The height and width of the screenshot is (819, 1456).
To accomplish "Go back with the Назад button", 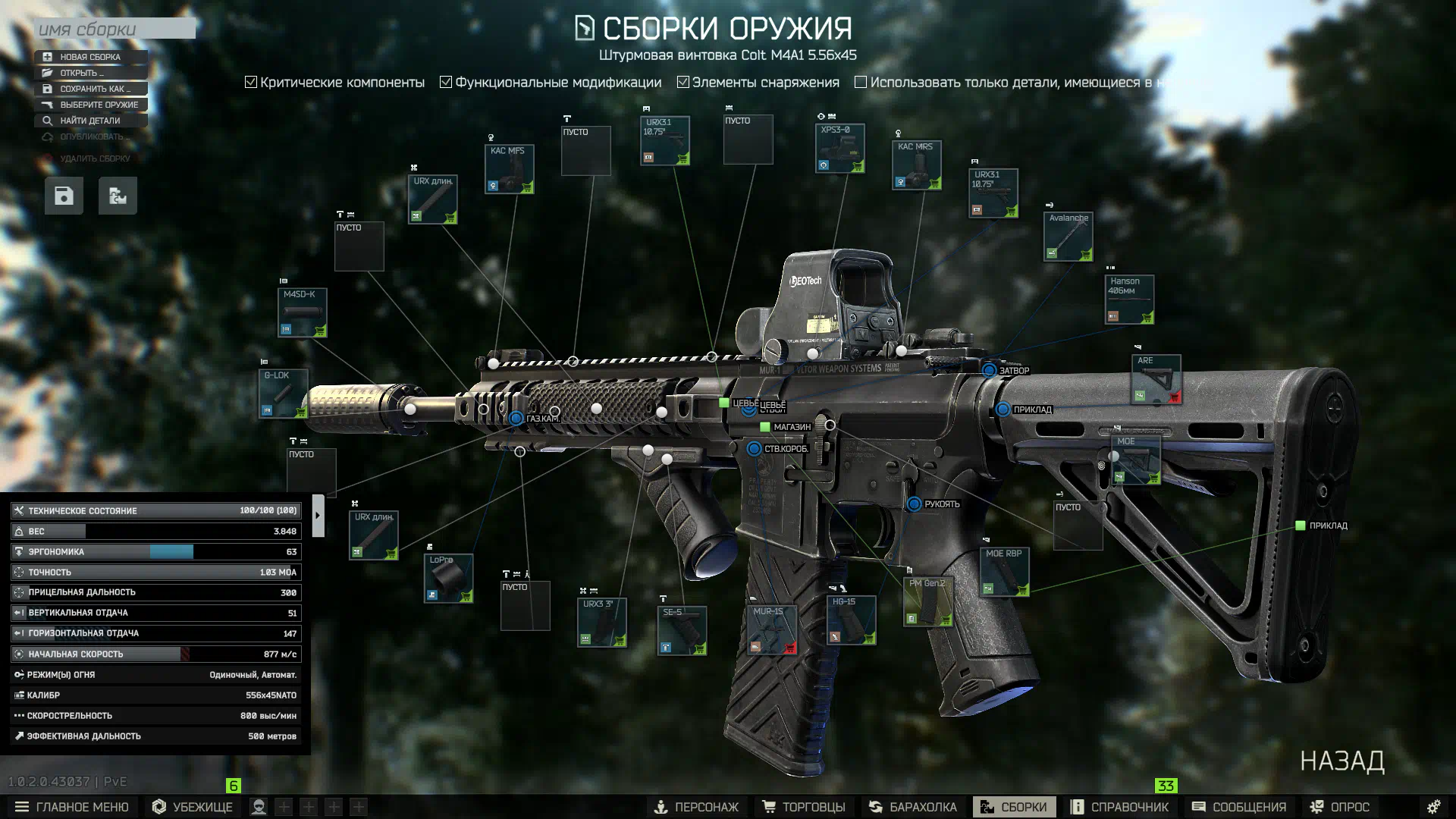I will [1342, 761].
